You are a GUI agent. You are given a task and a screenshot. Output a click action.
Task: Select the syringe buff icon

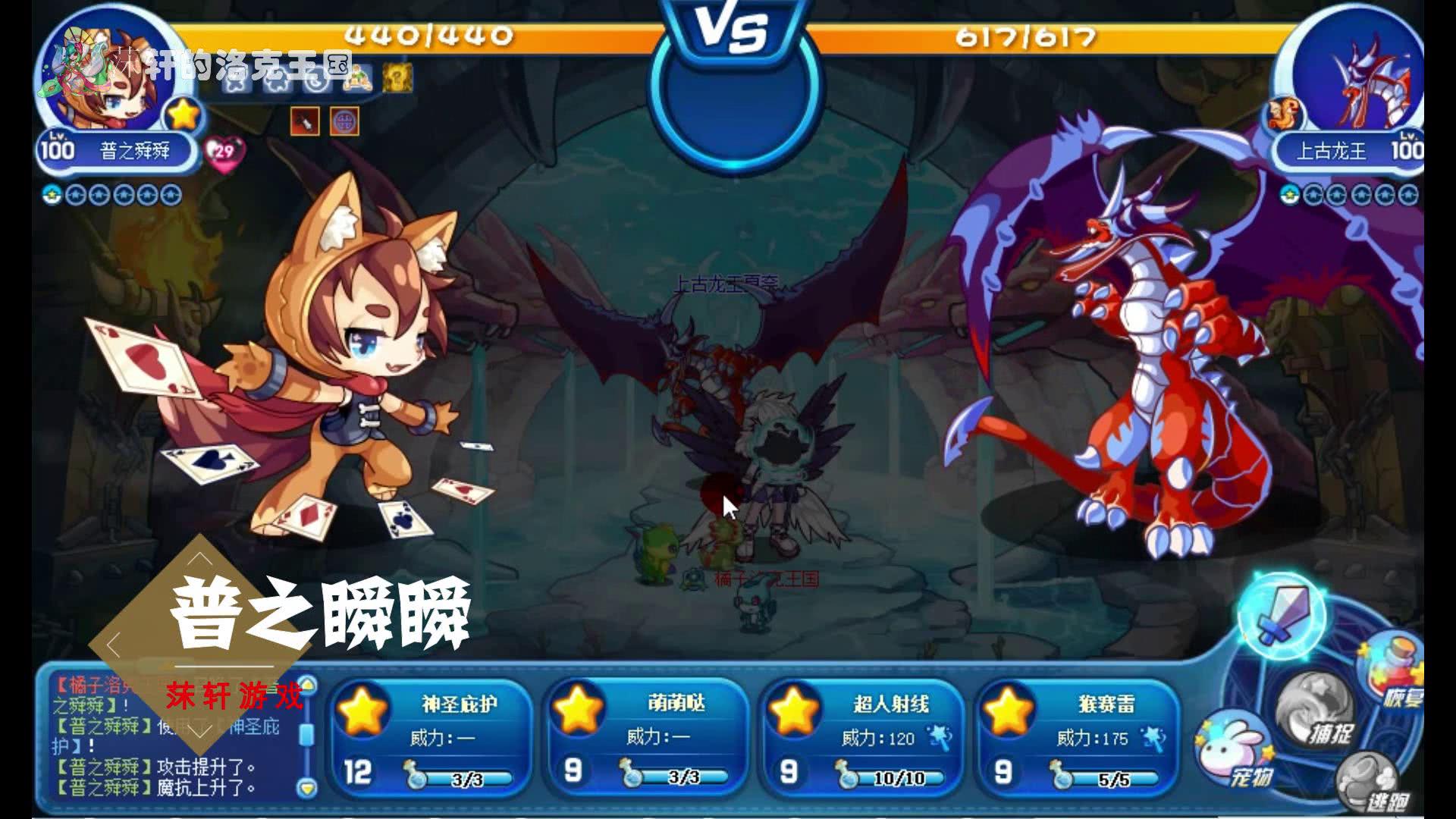(x=305, y=121)
